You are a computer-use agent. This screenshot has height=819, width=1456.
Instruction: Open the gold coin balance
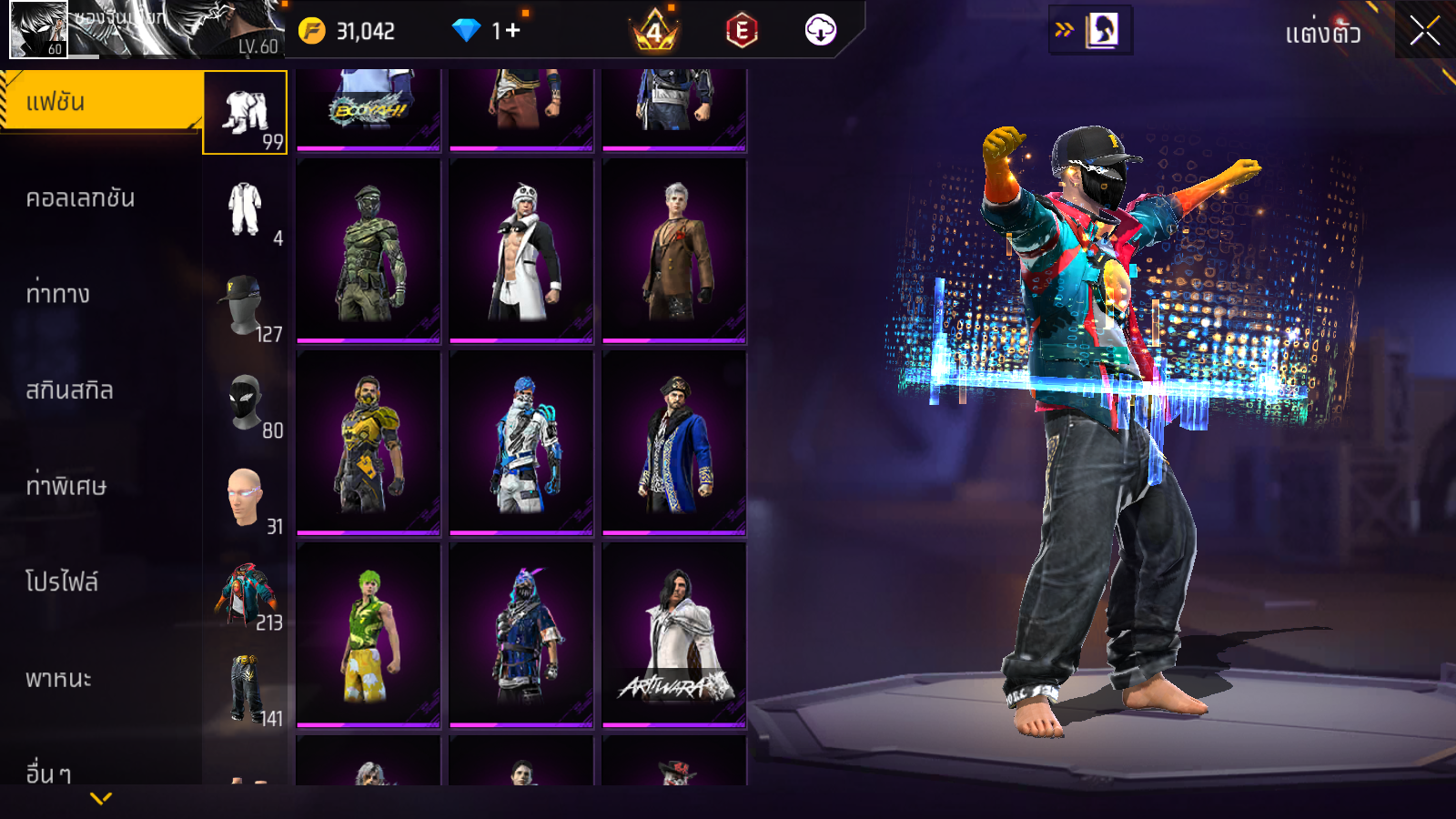click(x=347, y=31)
